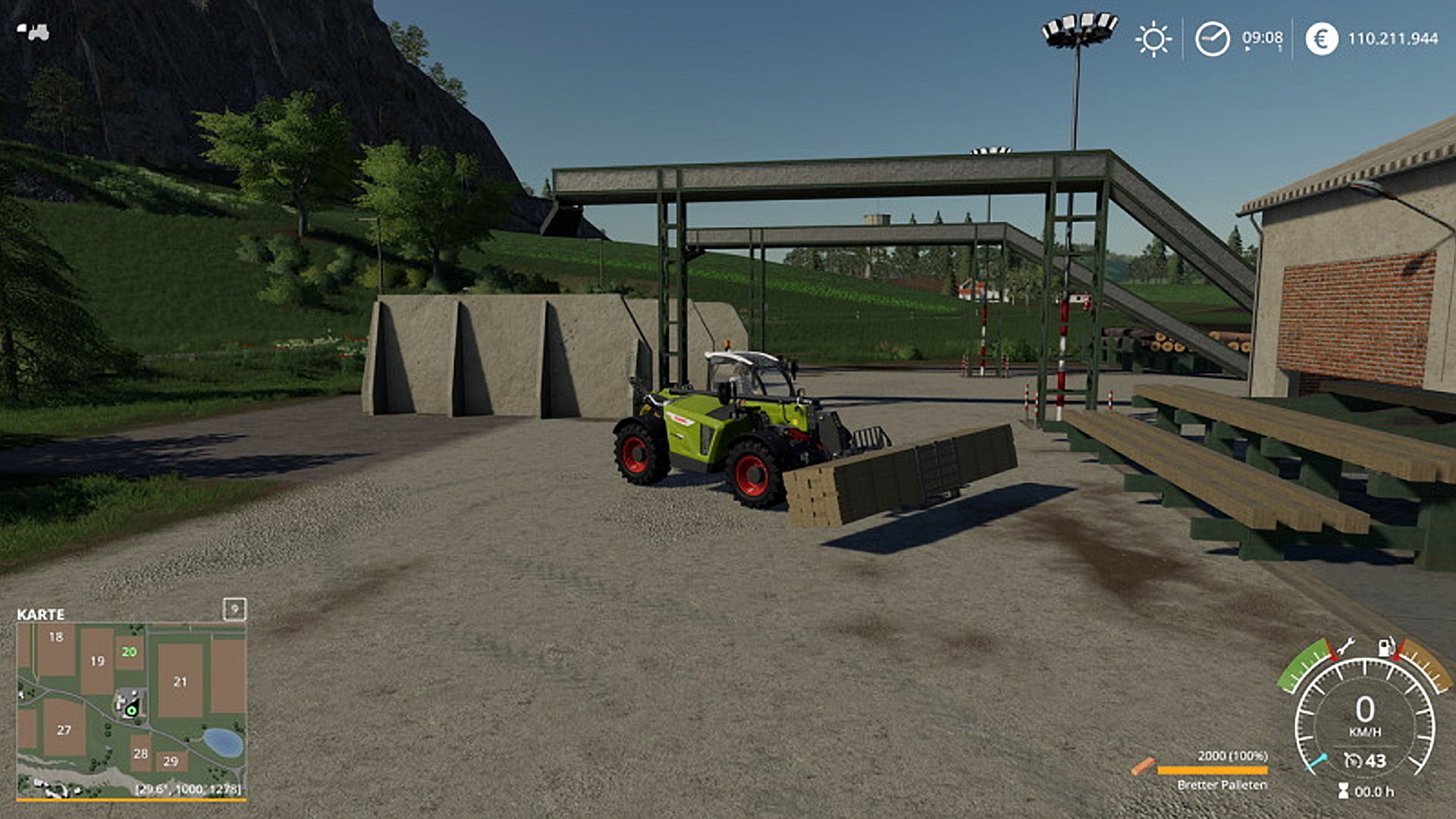
Task: Open the euro money icon
Action: coord(1321,39)
